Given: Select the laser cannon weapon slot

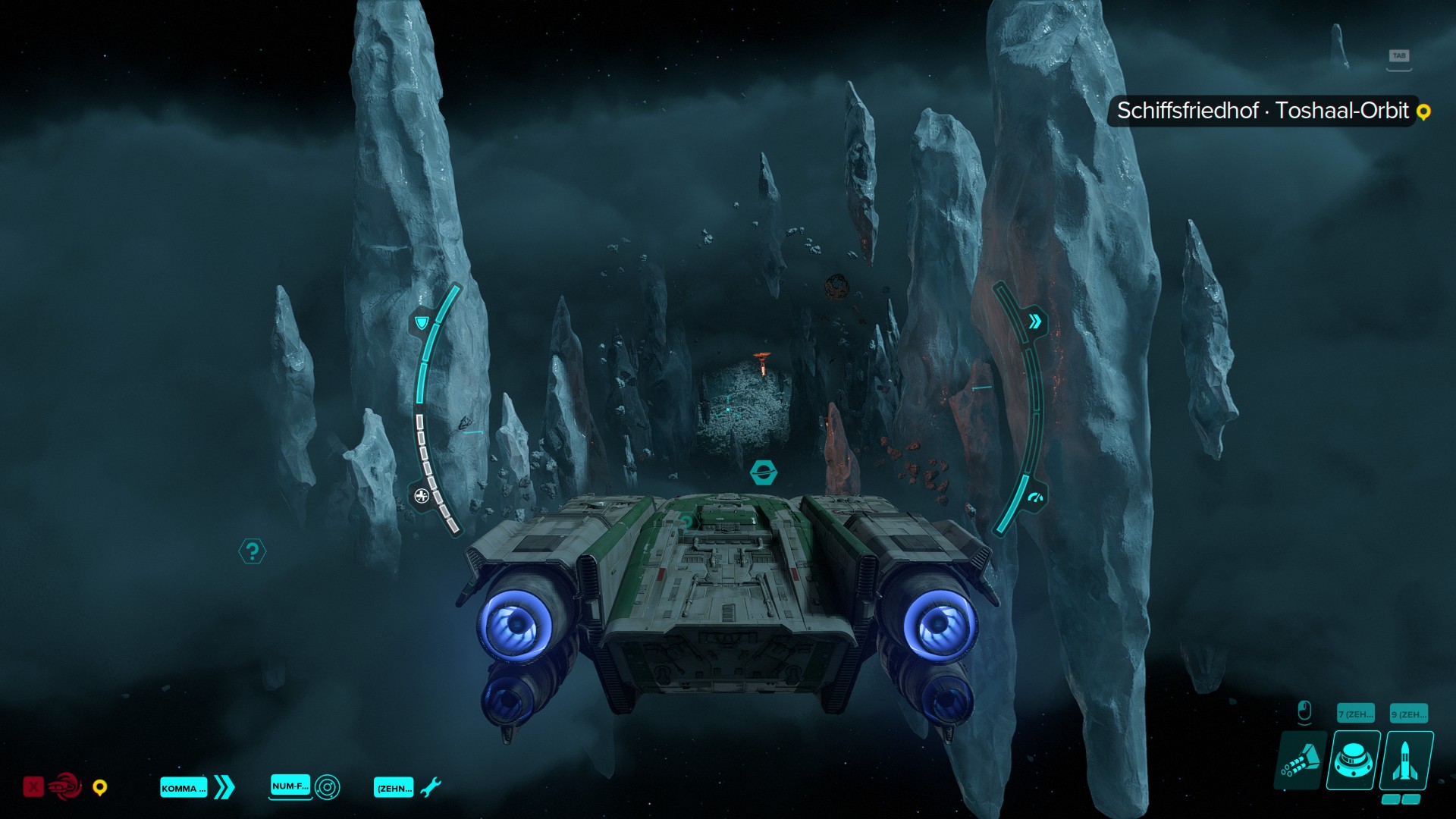Looking at the screenshot, I should (x=1301, y=761).
